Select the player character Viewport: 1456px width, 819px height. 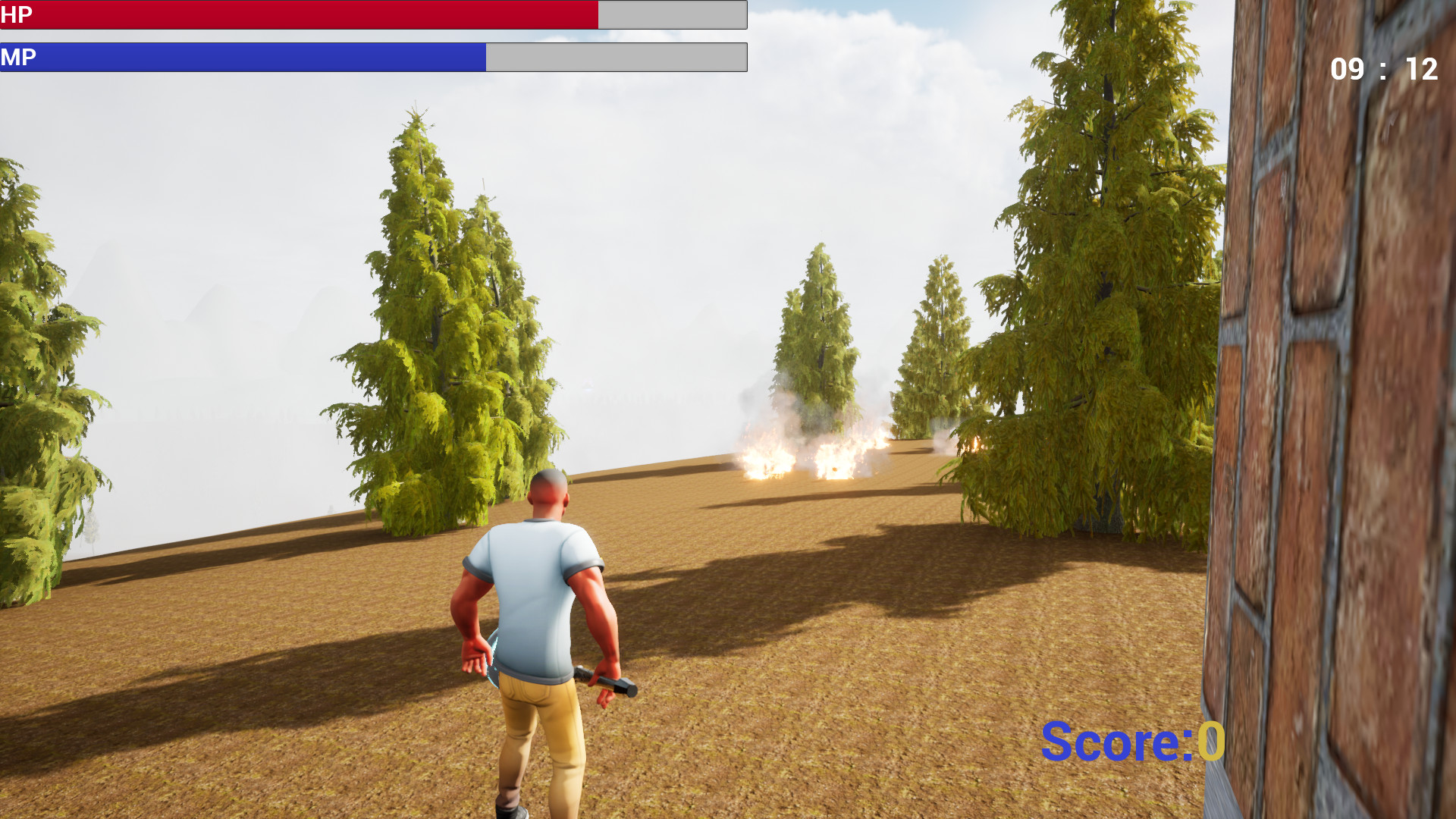538,607
